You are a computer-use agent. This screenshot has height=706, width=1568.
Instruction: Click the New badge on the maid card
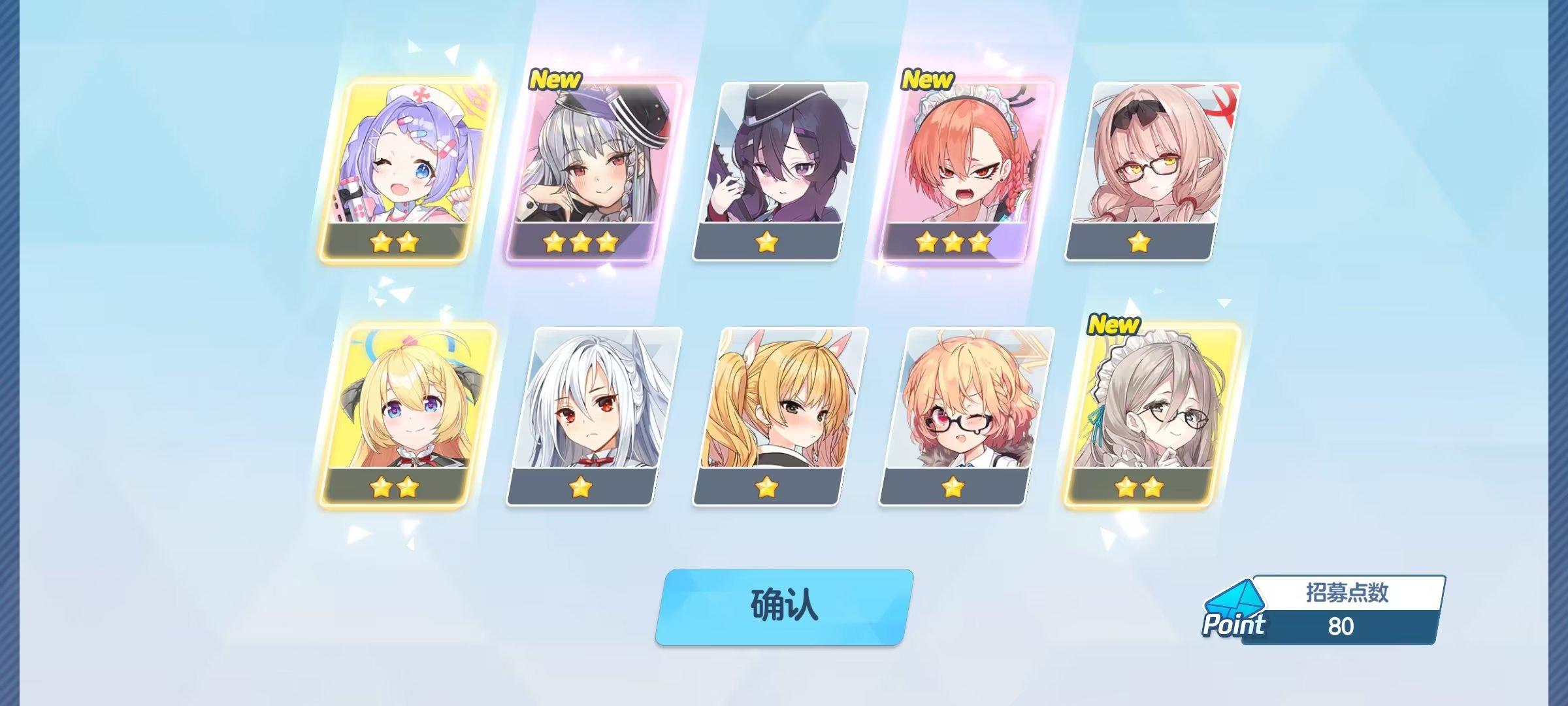[x=927, y=80]
